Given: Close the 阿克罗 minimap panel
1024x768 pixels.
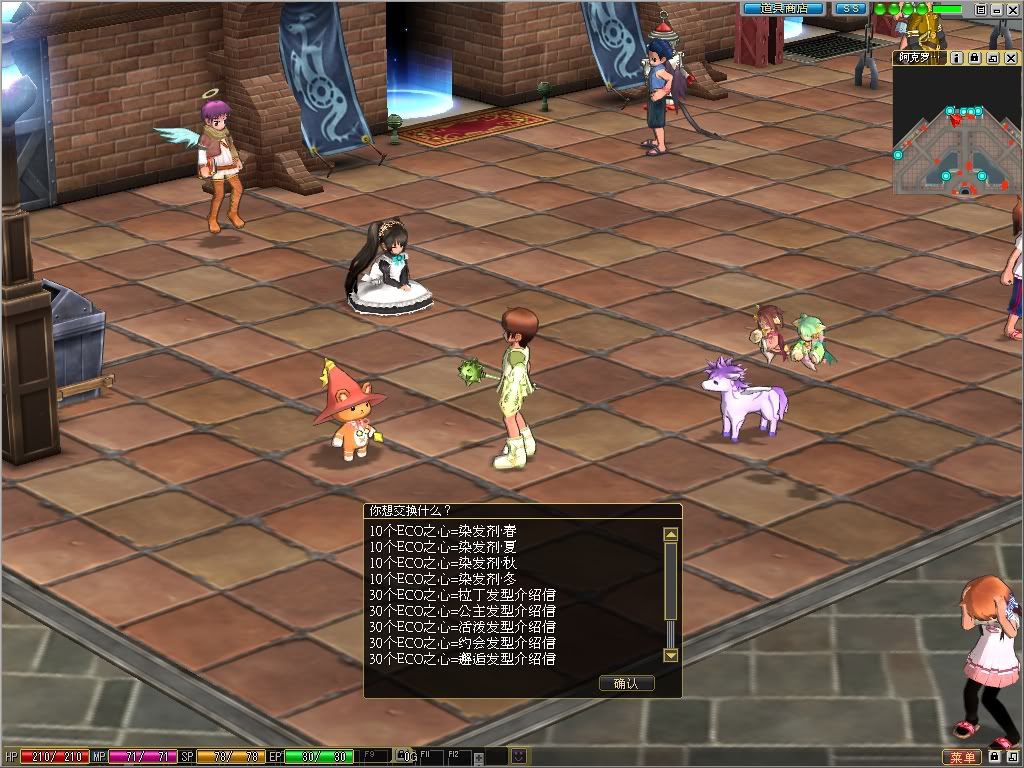Looking at the screenshot, I should coord(1011,58).
